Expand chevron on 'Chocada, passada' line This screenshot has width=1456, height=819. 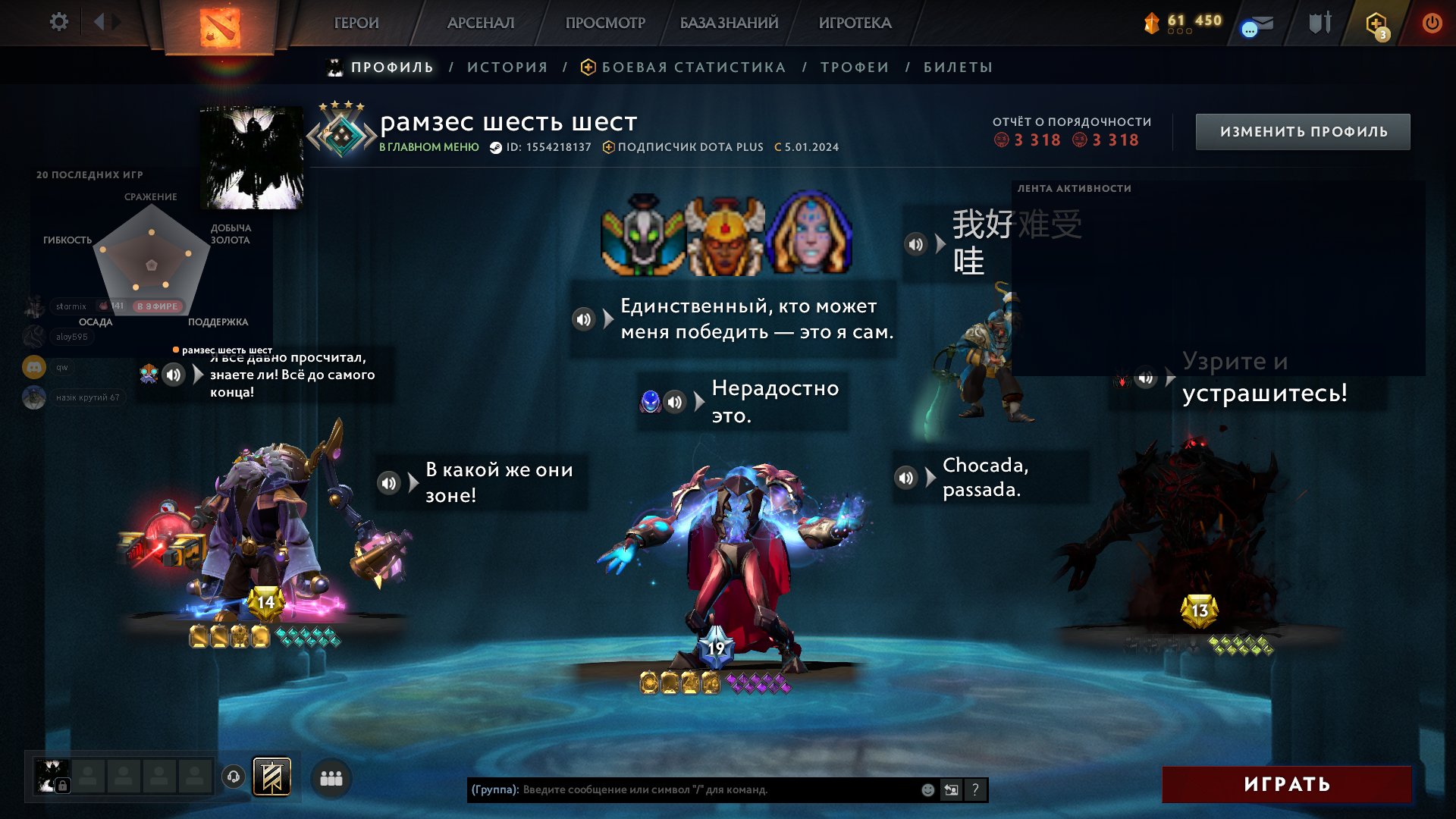pyautogui.click(x=930, y=476)
